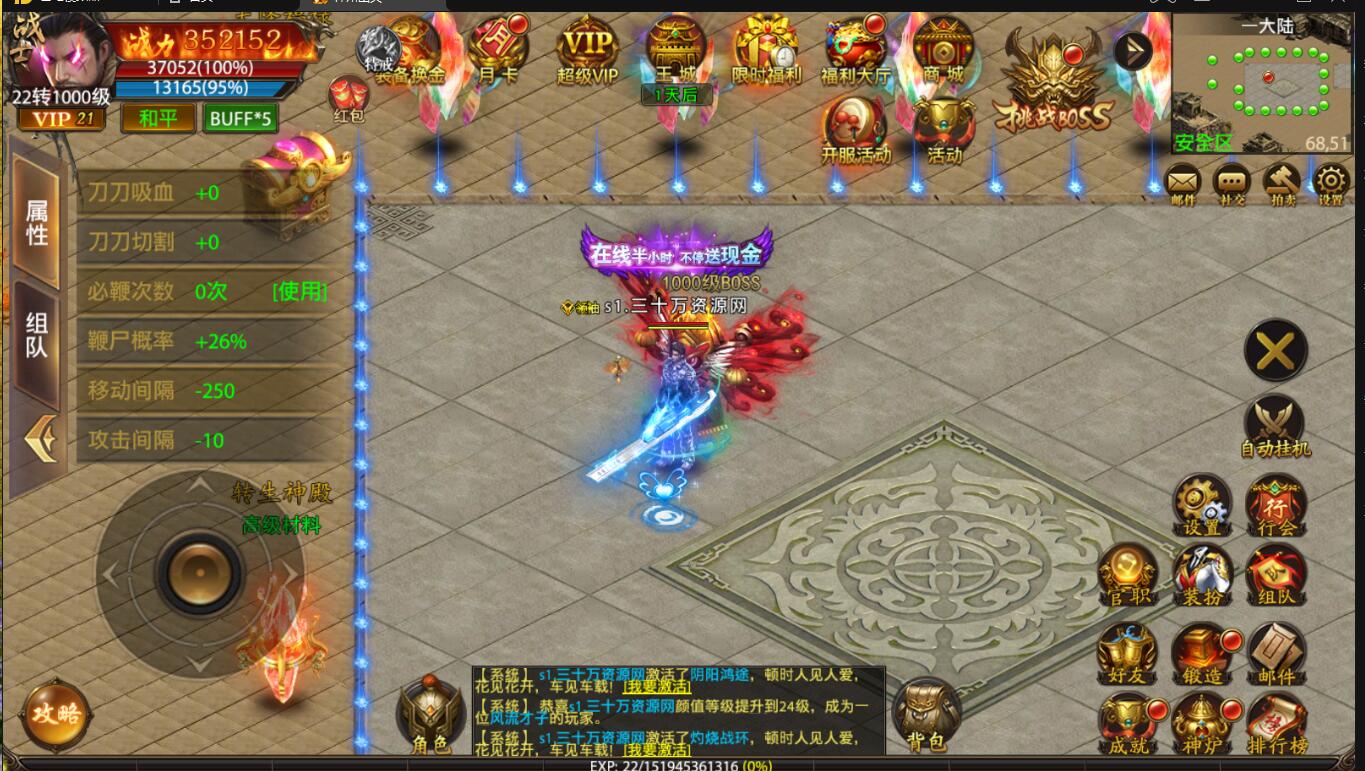
Task: View the 排行榜 rankings
Action: 1277,722
